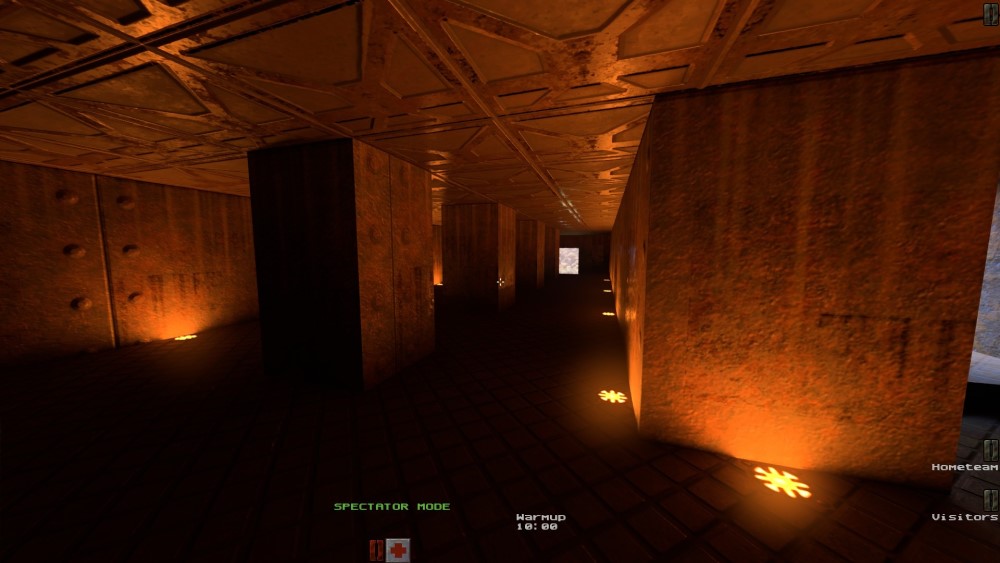1000x563 pixels.
Task: Select the Hometeam team entry
Action: 965,467
